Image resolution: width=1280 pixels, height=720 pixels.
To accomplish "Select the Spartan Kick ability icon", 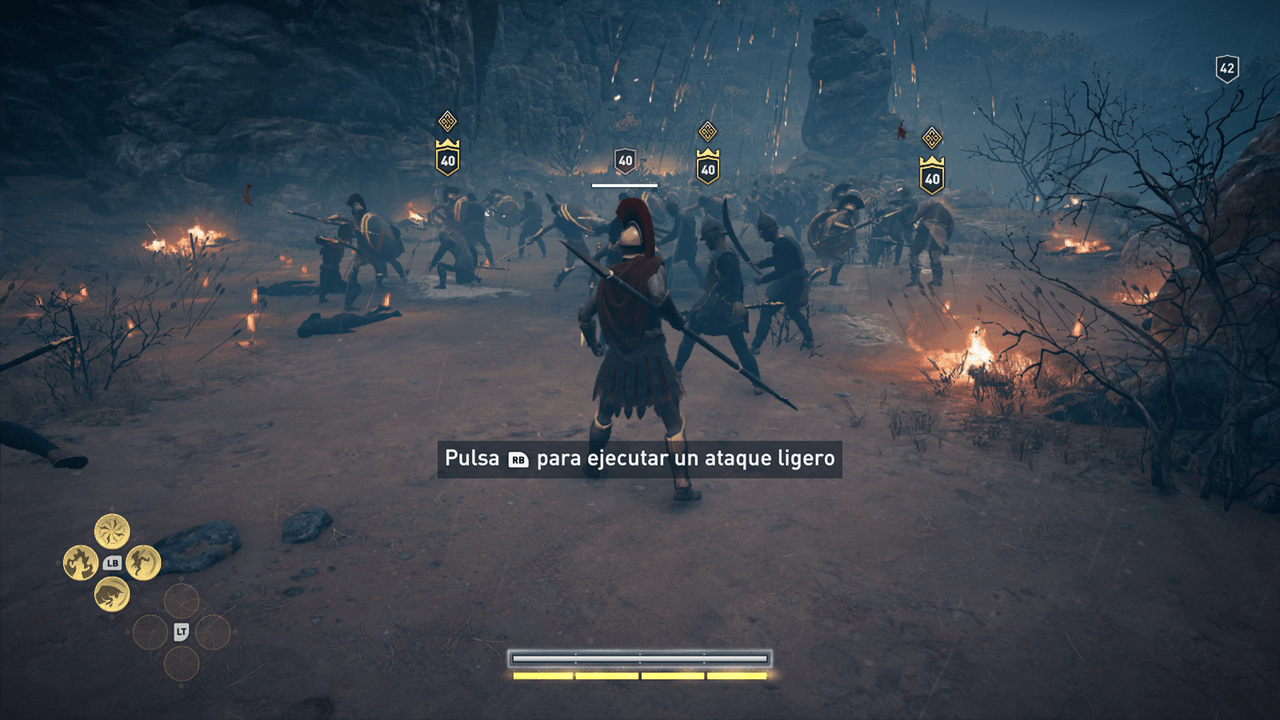I will 143,562.
